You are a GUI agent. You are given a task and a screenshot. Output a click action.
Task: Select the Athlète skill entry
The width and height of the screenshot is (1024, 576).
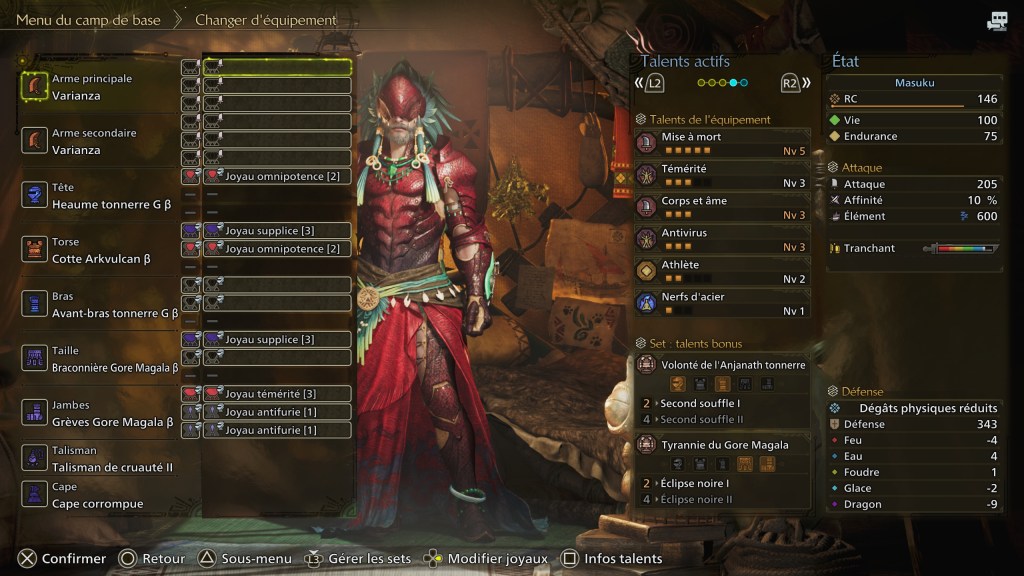click(722, 271)
